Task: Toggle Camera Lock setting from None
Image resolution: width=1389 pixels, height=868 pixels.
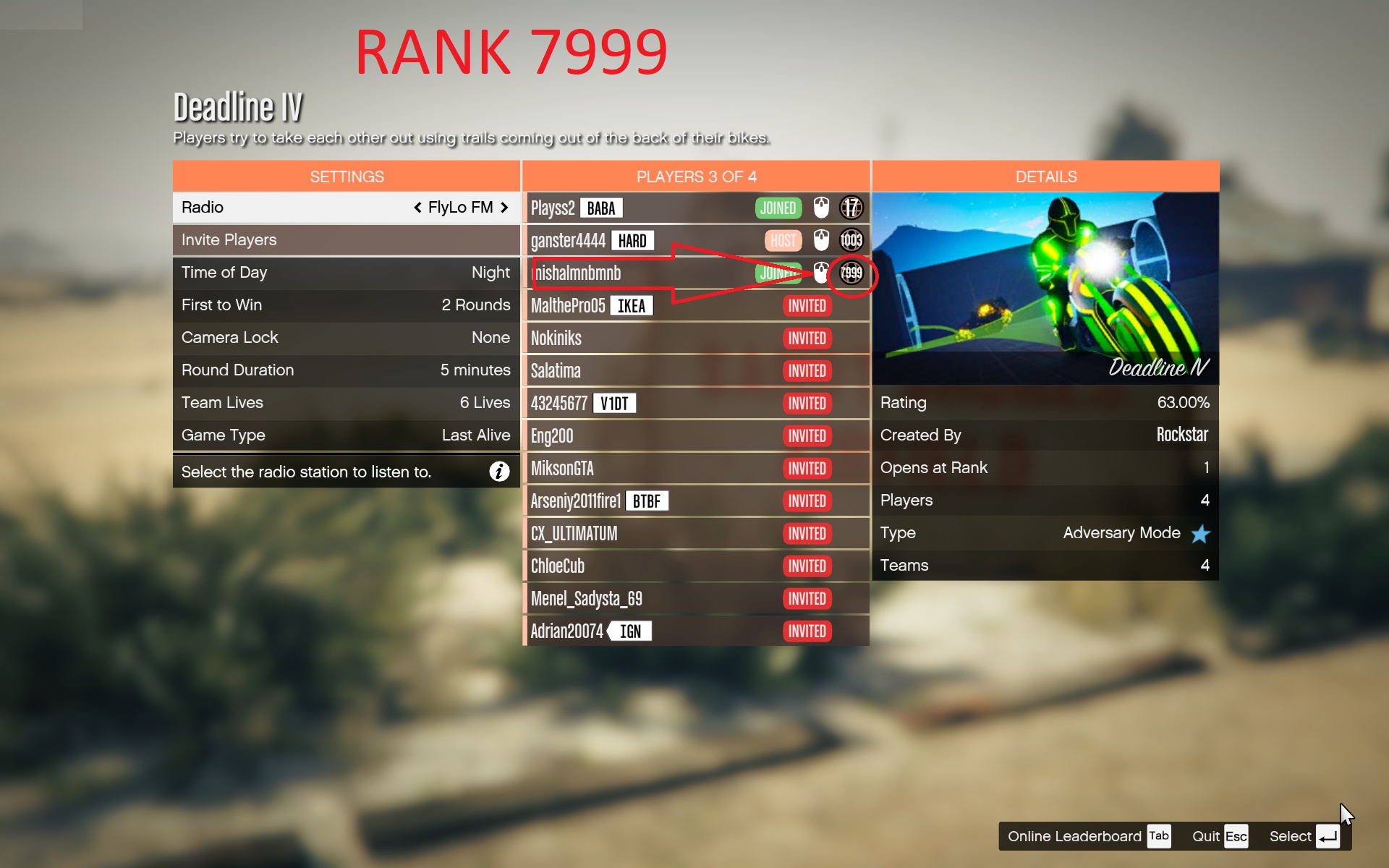Action: click(x=346, y=337)
